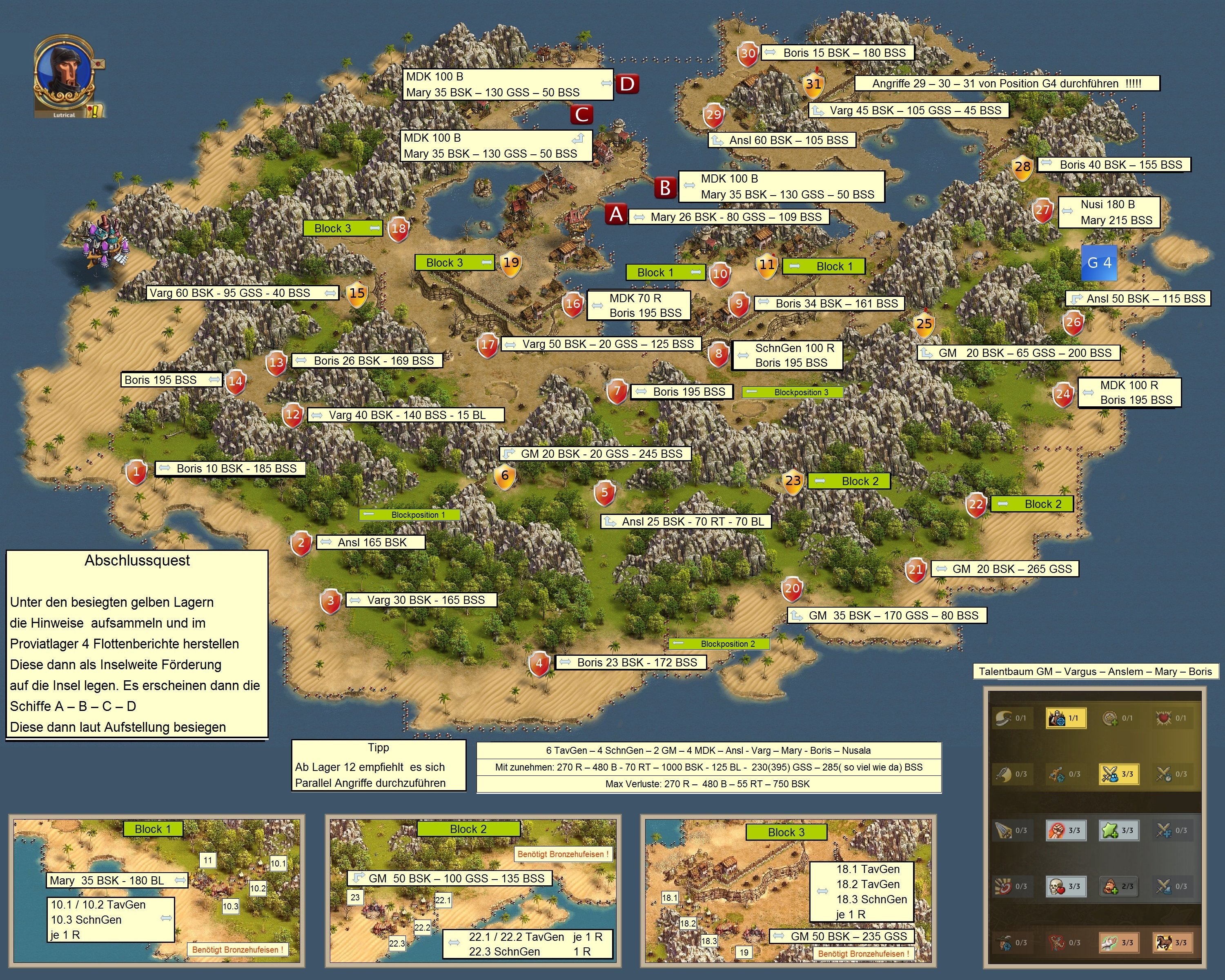This screenshot has height=980, width=1225.
Task: Select the horse talent at 3/3
Action: click(x=1172, y=942)
